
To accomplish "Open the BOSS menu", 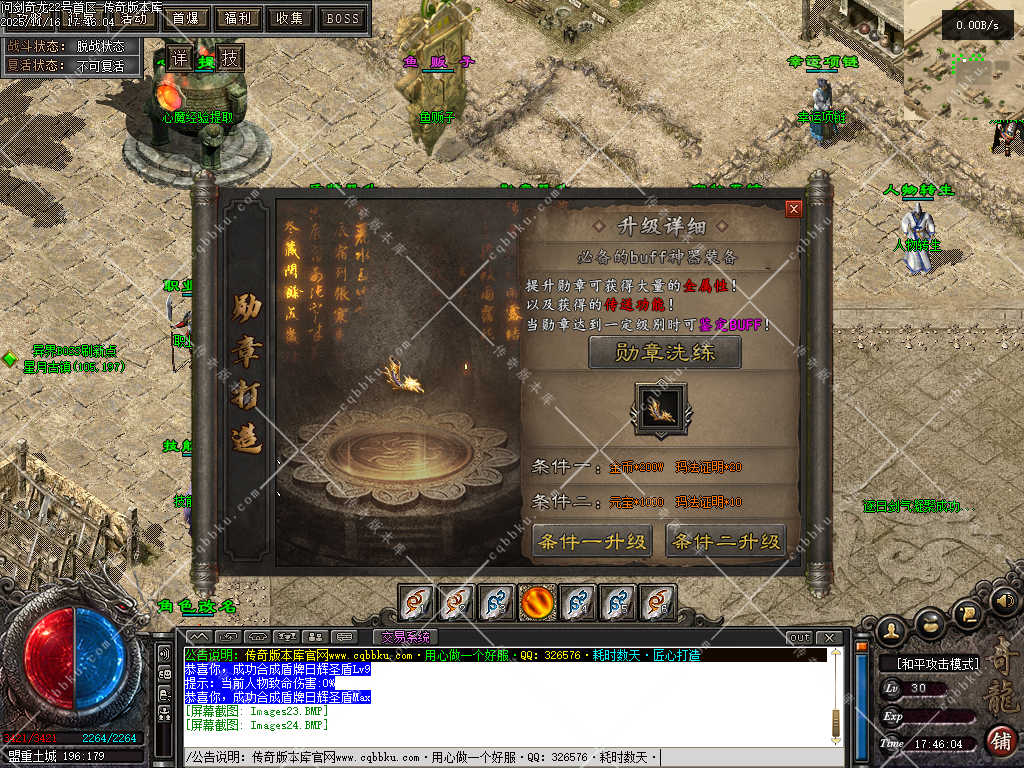I will pyautogui.click(x=343, y=18).
